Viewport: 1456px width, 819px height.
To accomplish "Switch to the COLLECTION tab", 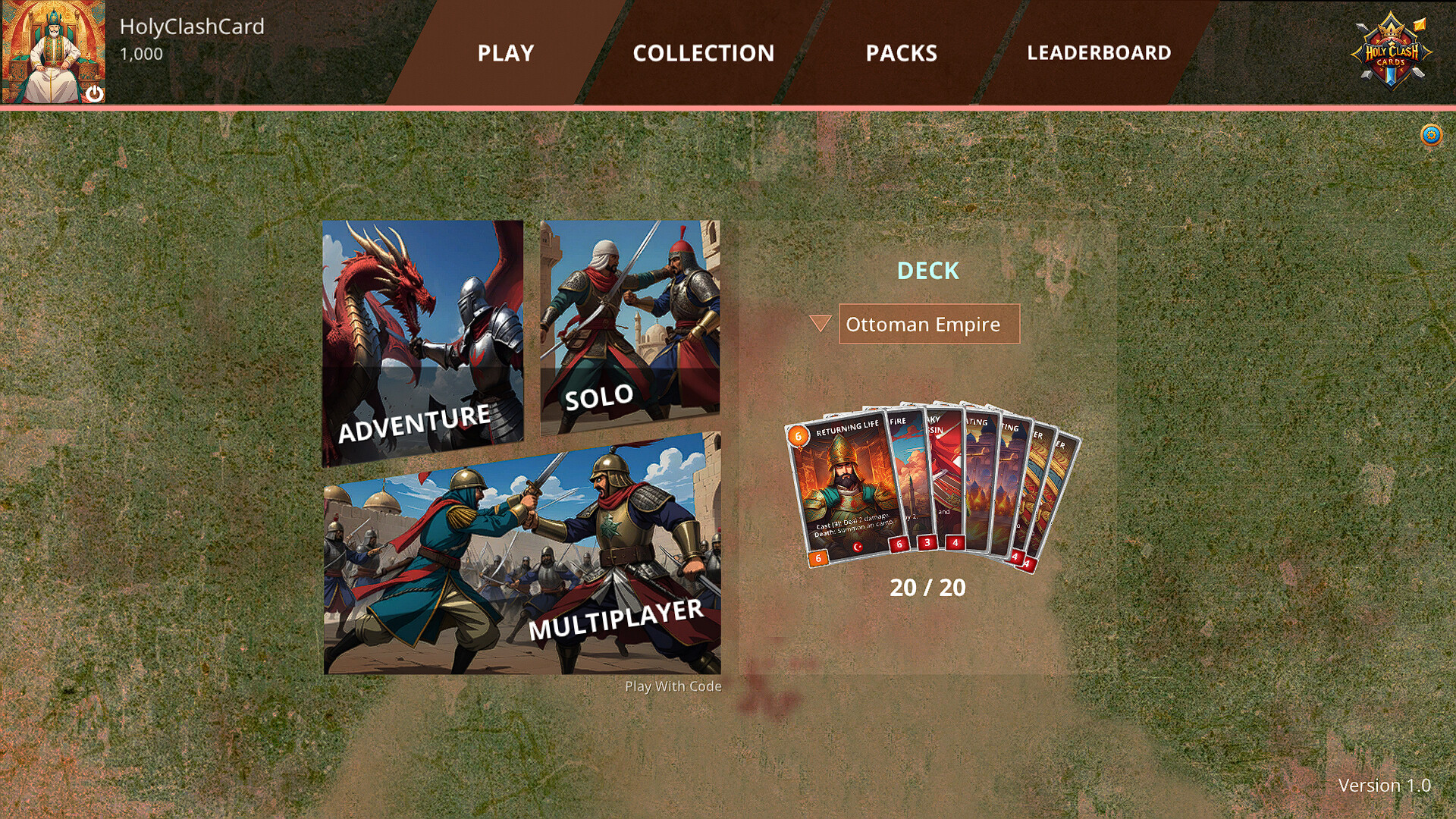I will click(704, 53).
